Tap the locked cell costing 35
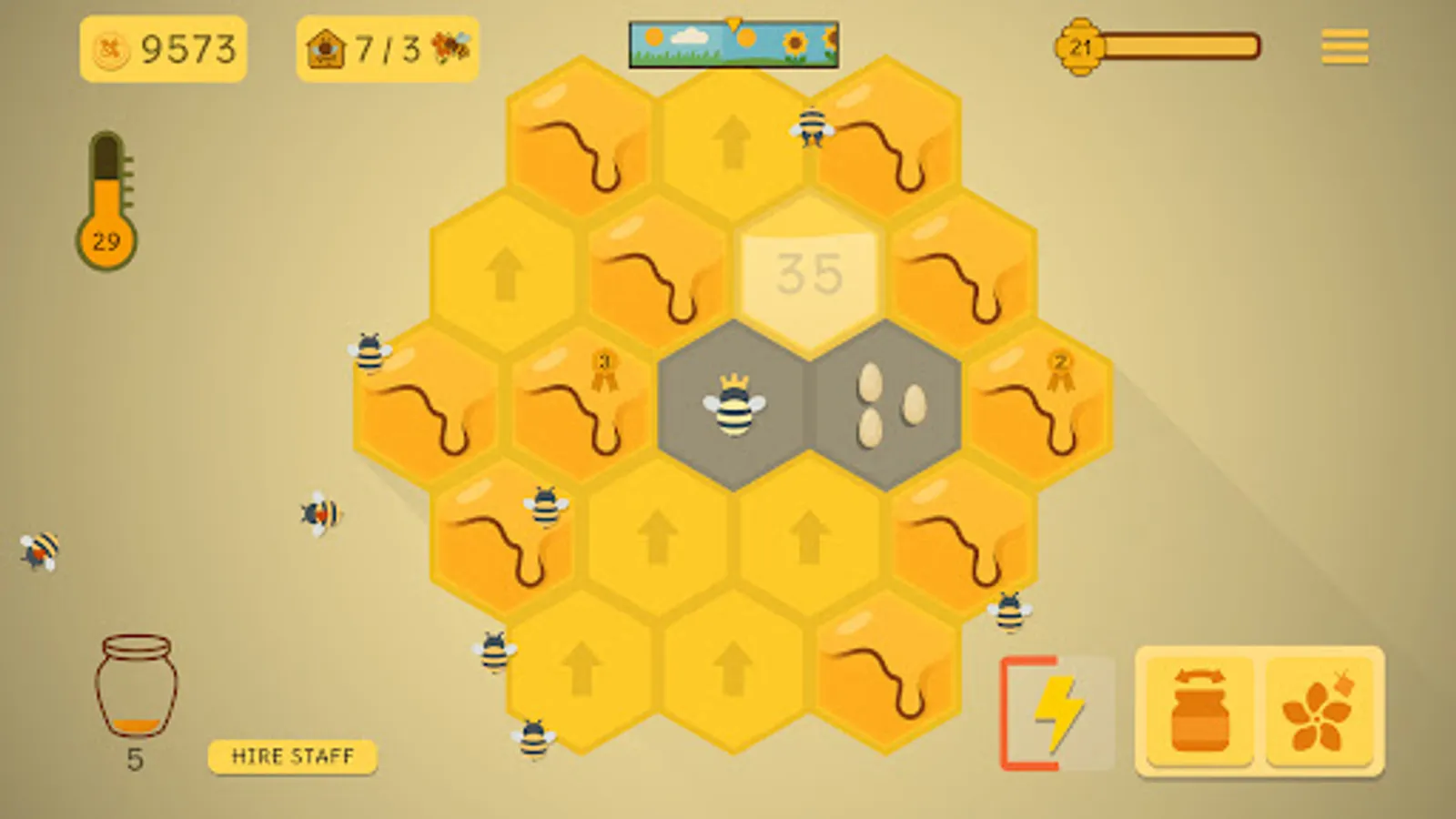Viewport: 1456px width, 819px height. pyautogui.click(x=810, y=273)
